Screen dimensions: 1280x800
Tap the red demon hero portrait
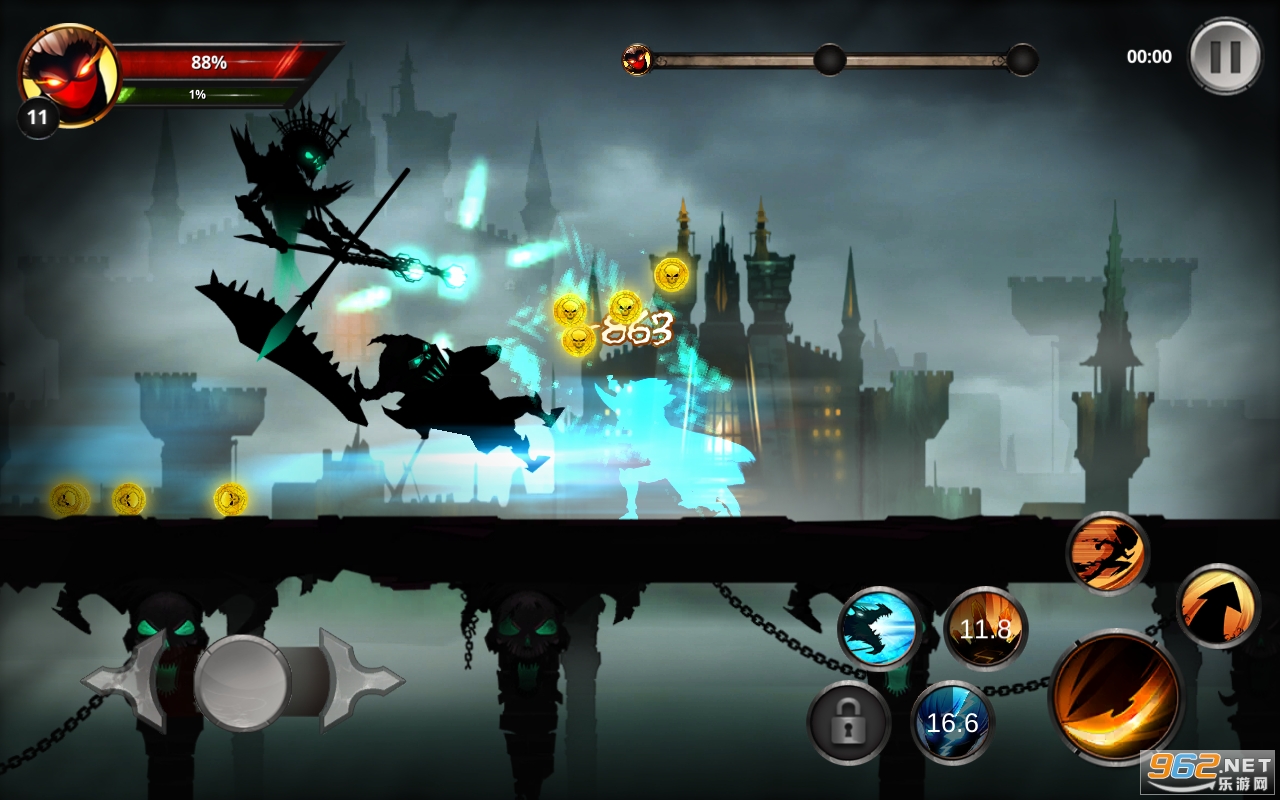click(68, 74)
